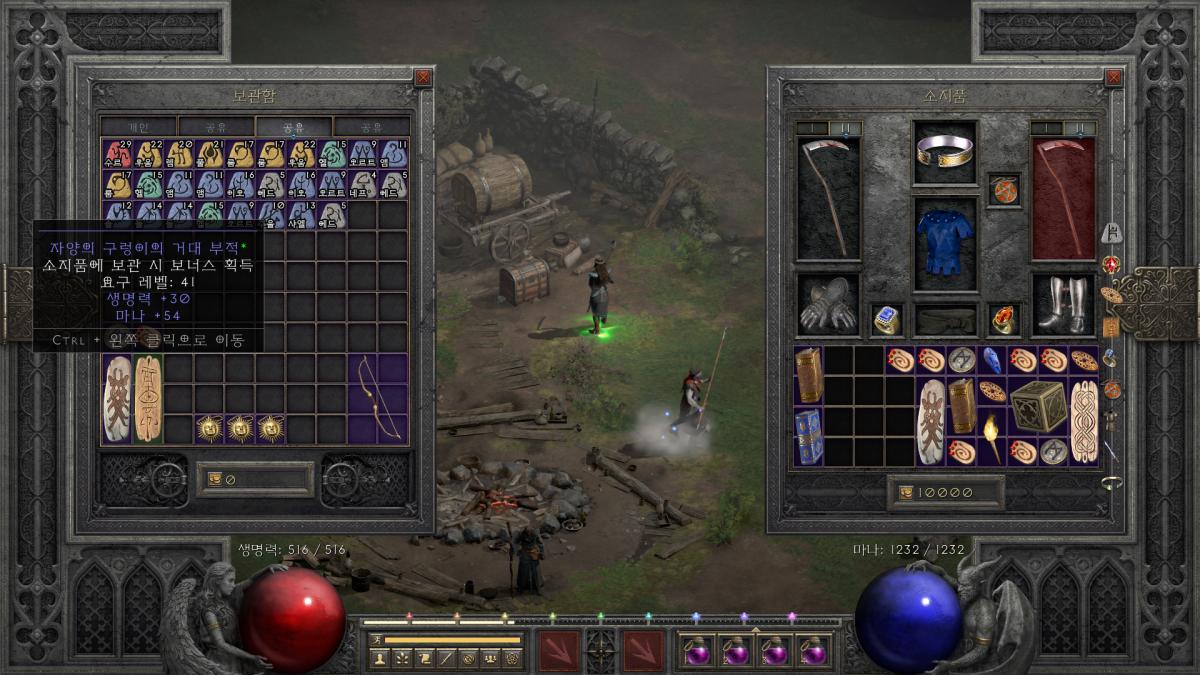The image size is (1200, 675).
Task: Pick the red 수르 rune stack
Action: pyautogui.click(x=118, y=153)
